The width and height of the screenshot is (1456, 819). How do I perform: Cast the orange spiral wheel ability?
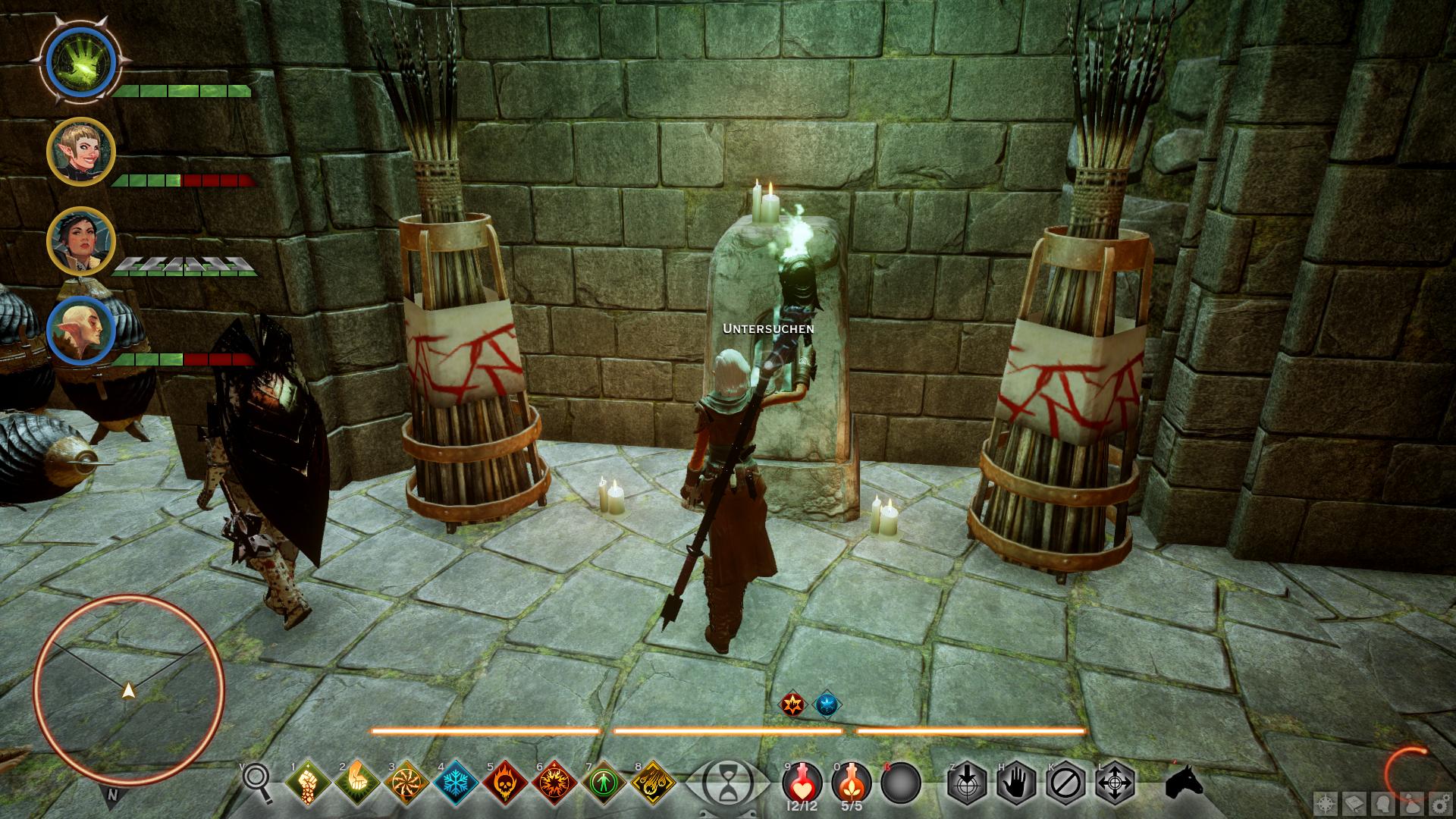pyautogui.click(x=406, y=781)
